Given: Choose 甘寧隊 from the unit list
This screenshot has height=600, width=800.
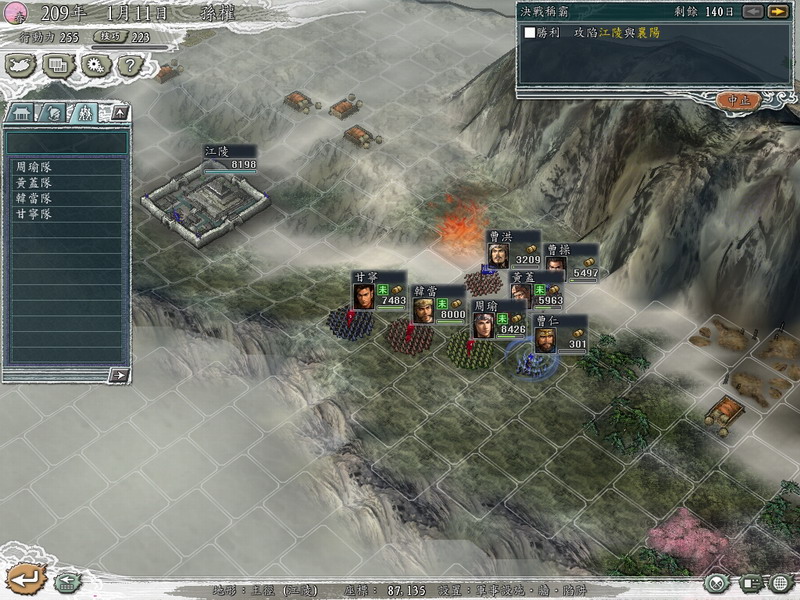Looking at the screenshot, I should point(34,214).
